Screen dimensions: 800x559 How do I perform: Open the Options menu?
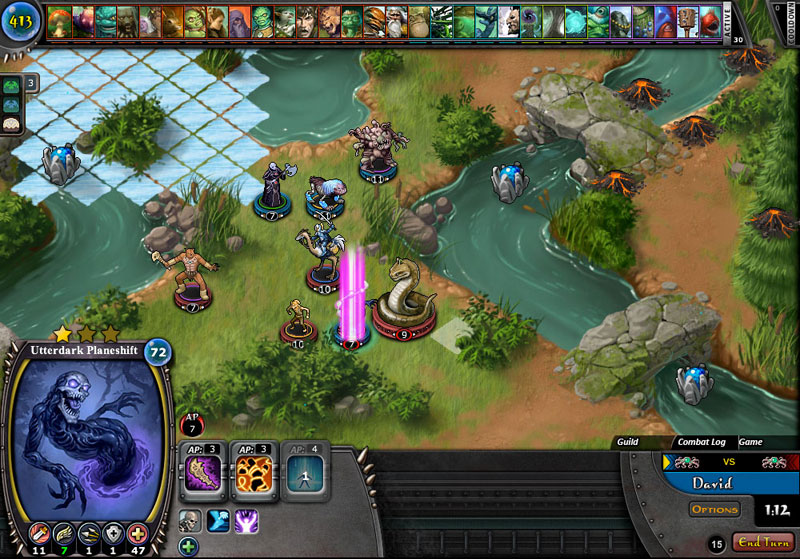715,510
